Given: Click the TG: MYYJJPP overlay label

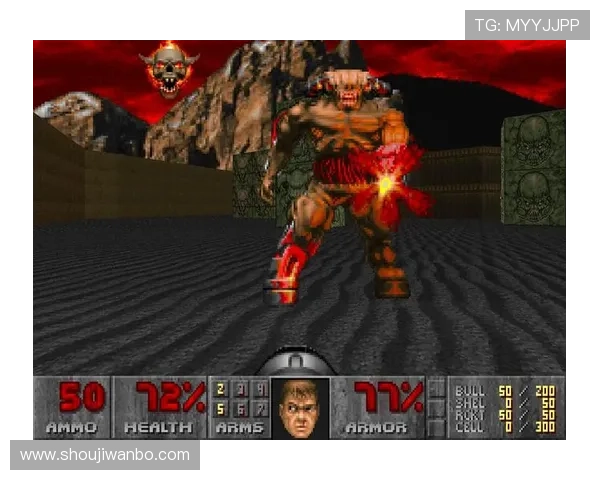Looking at the screenshot, I should pyautogui.click(x=527, y=25).
